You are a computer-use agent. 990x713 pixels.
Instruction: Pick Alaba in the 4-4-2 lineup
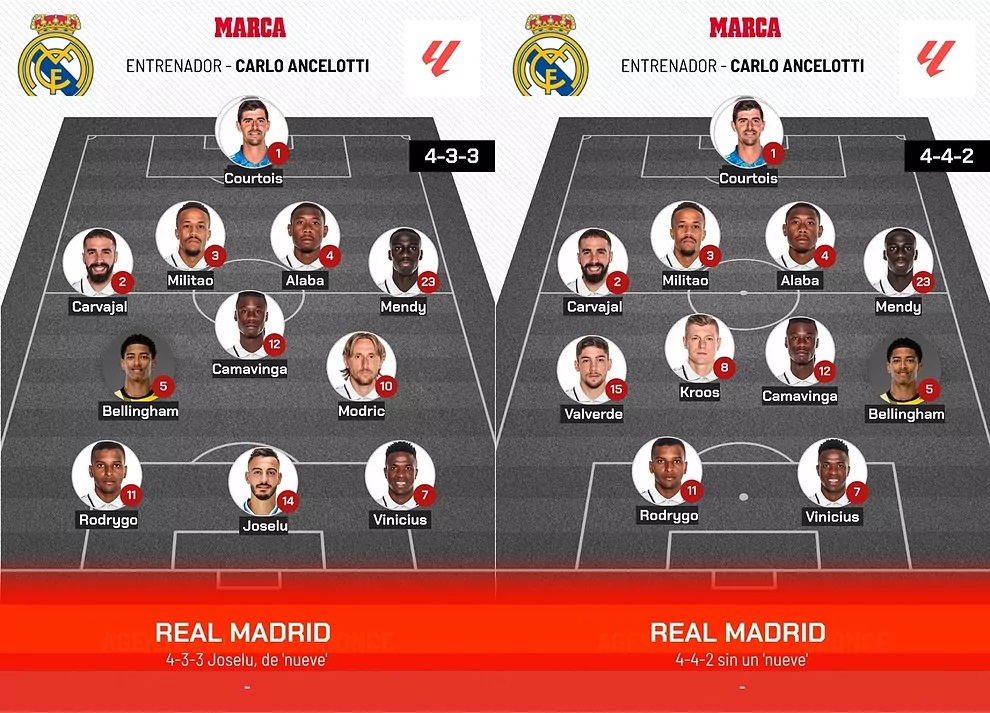click(800, 236)
